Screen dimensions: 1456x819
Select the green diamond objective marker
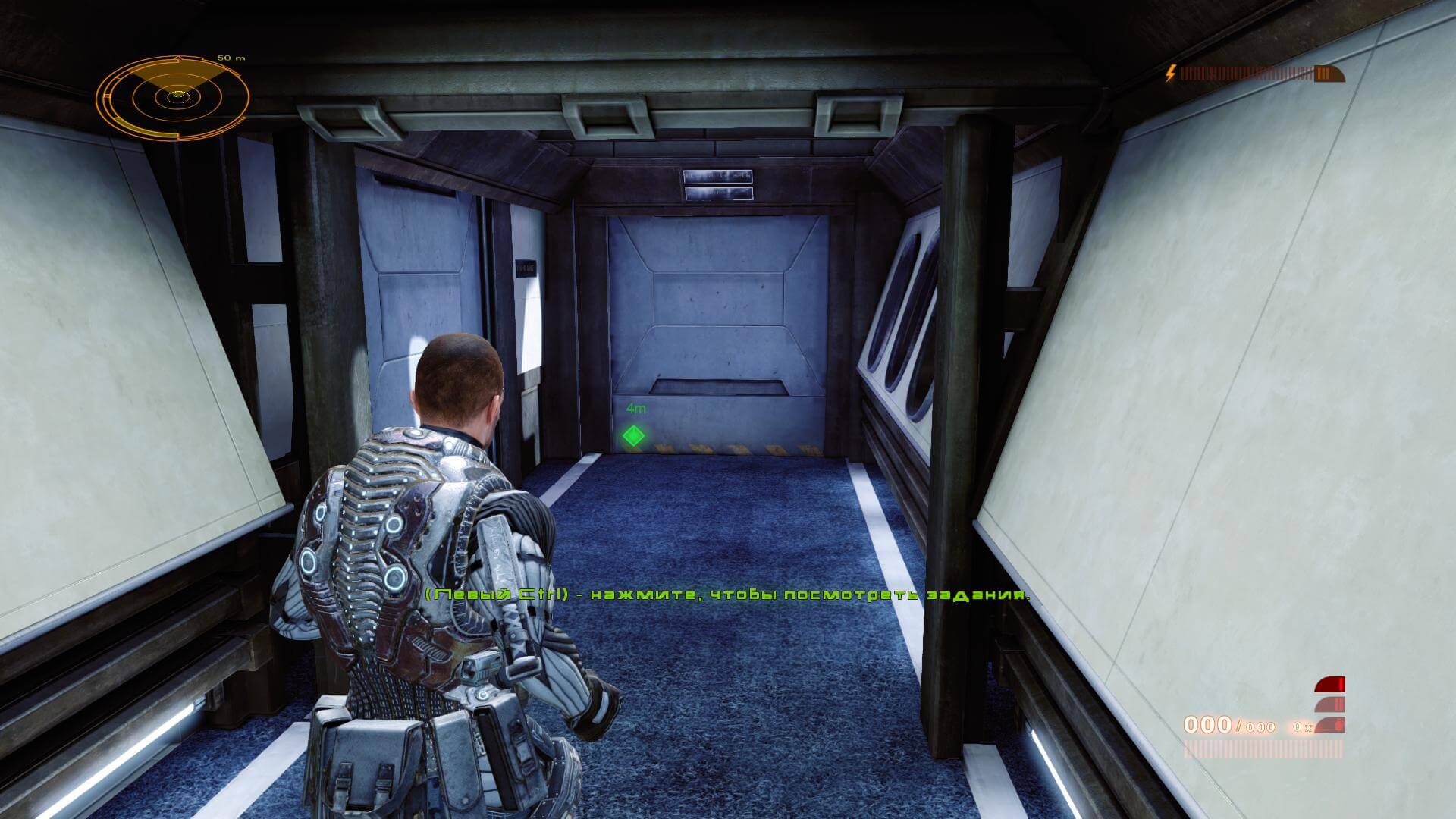point(633,436)
